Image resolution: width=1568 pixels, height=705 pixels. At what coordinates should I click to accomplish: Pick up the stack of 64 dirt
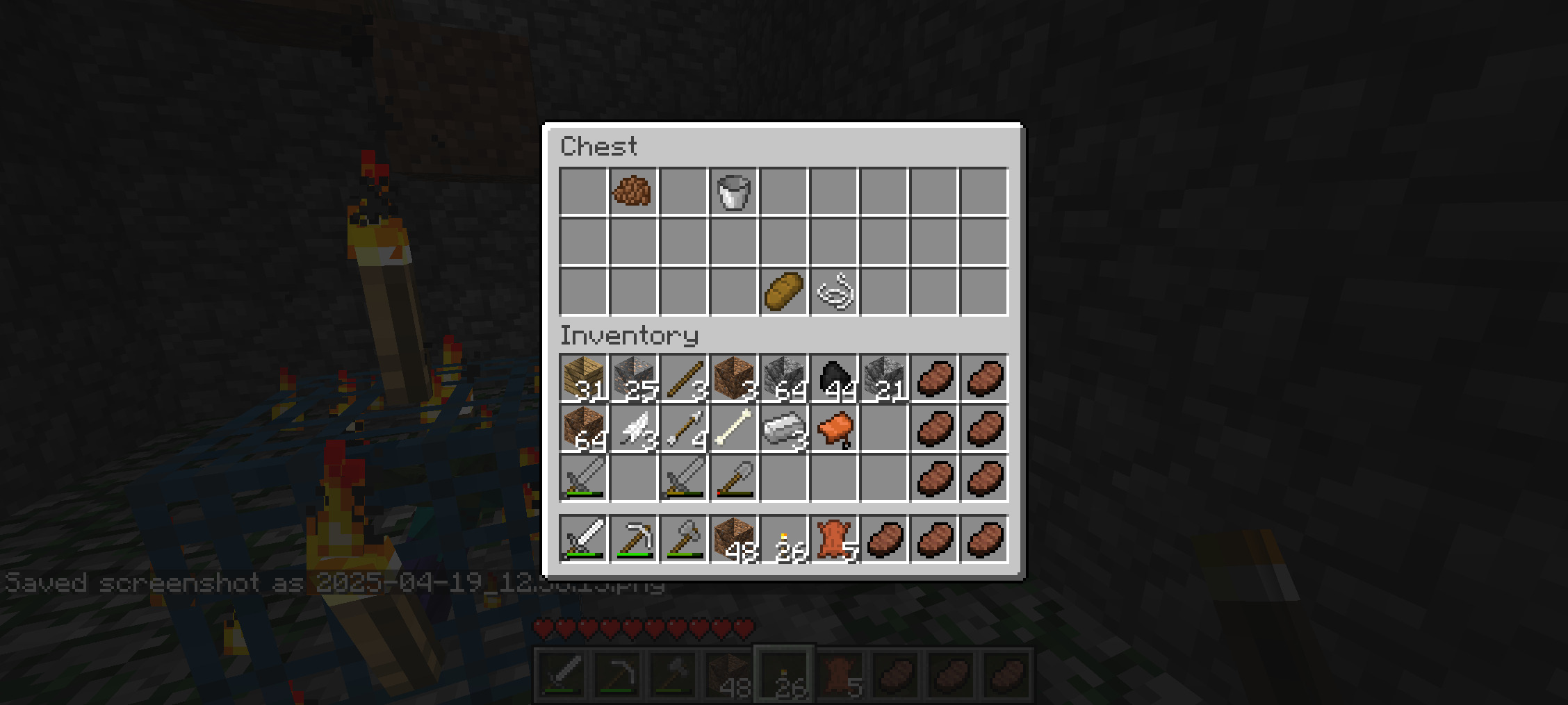pos(583,429)
